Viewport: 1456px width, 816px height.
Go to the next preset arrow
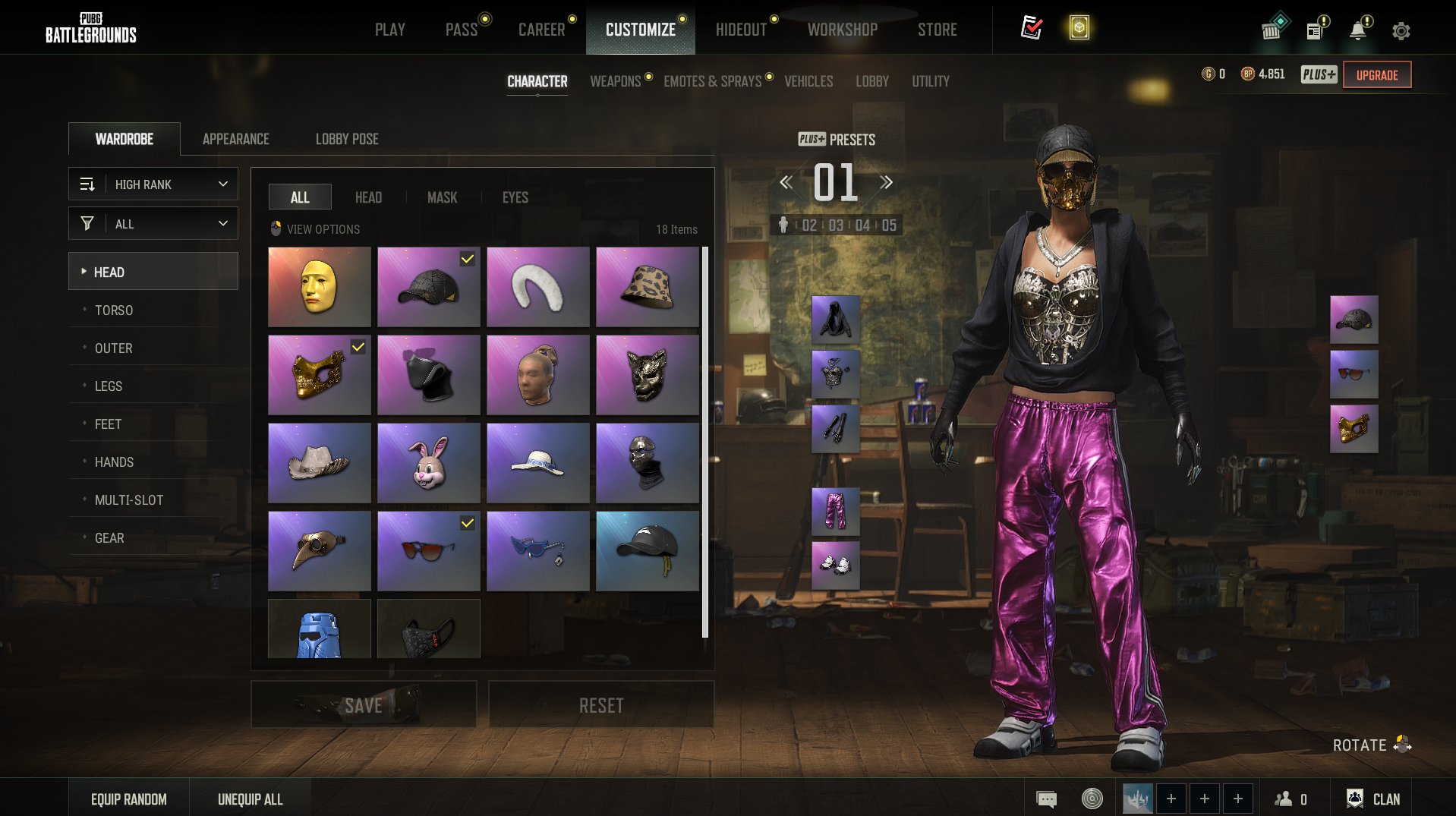[x=886, y=182]
